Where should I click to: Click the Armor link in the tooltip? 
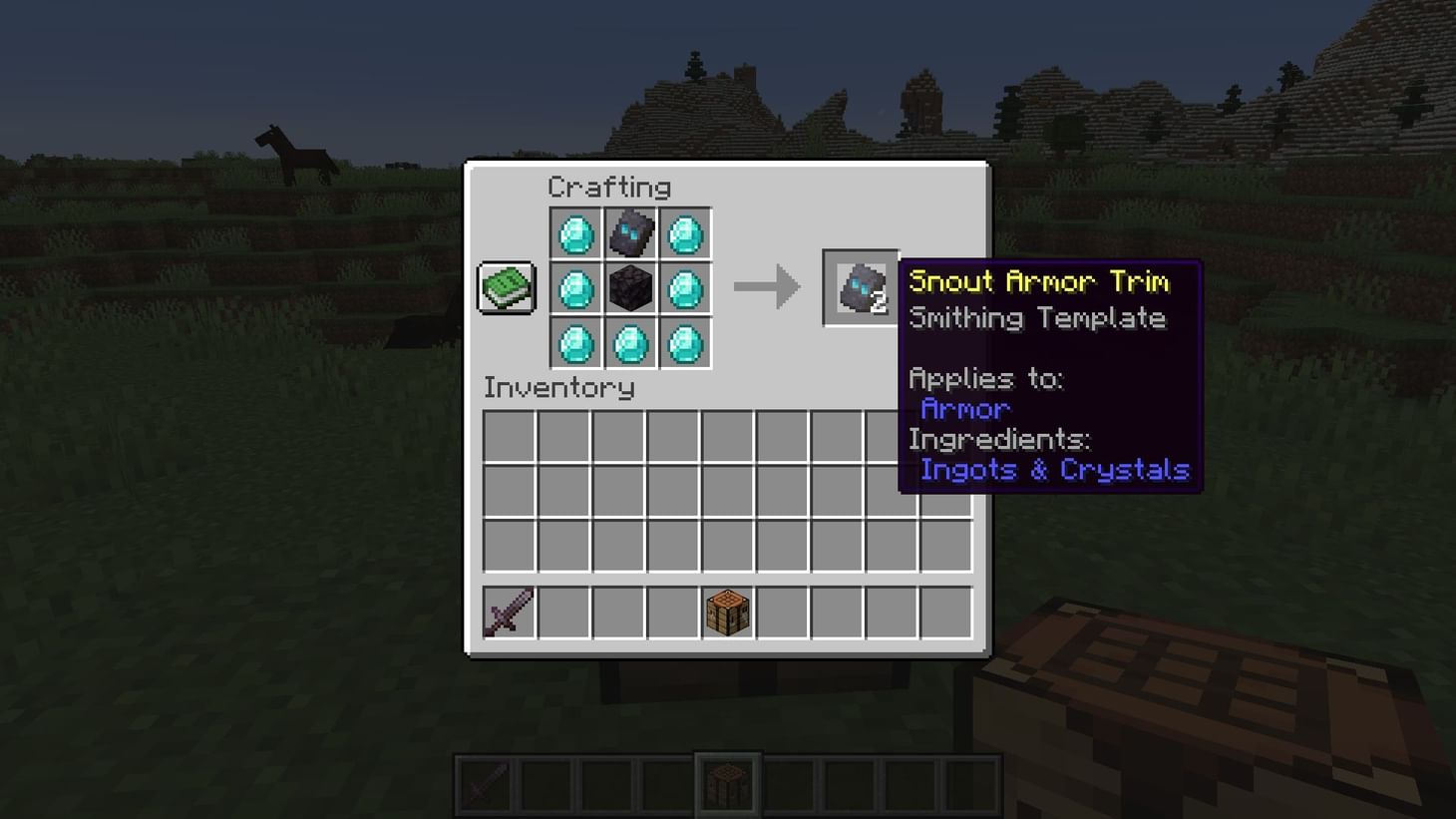click(x=964, y=409)
